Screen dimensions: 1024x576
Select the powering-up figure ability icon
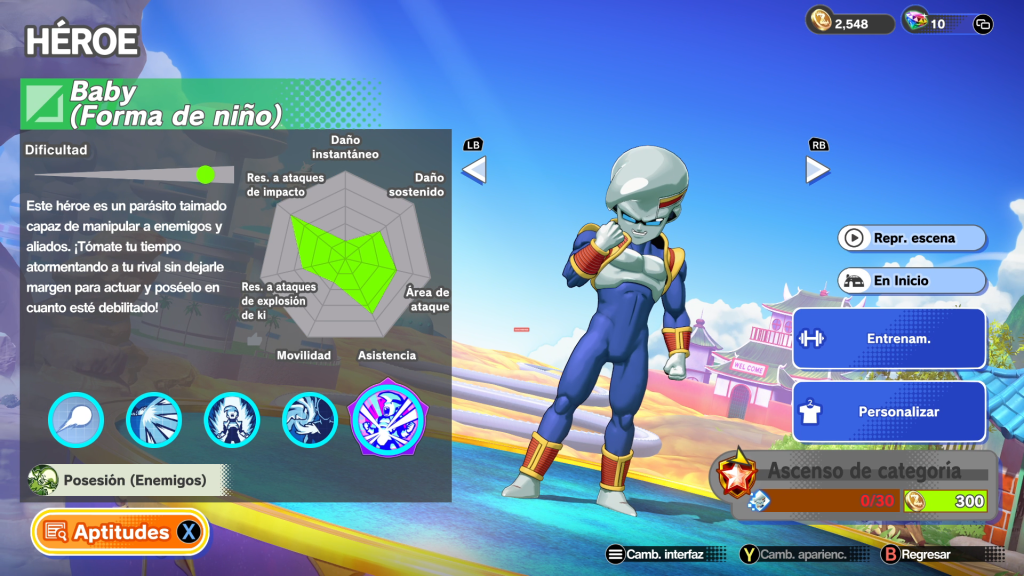pos(232,419)
